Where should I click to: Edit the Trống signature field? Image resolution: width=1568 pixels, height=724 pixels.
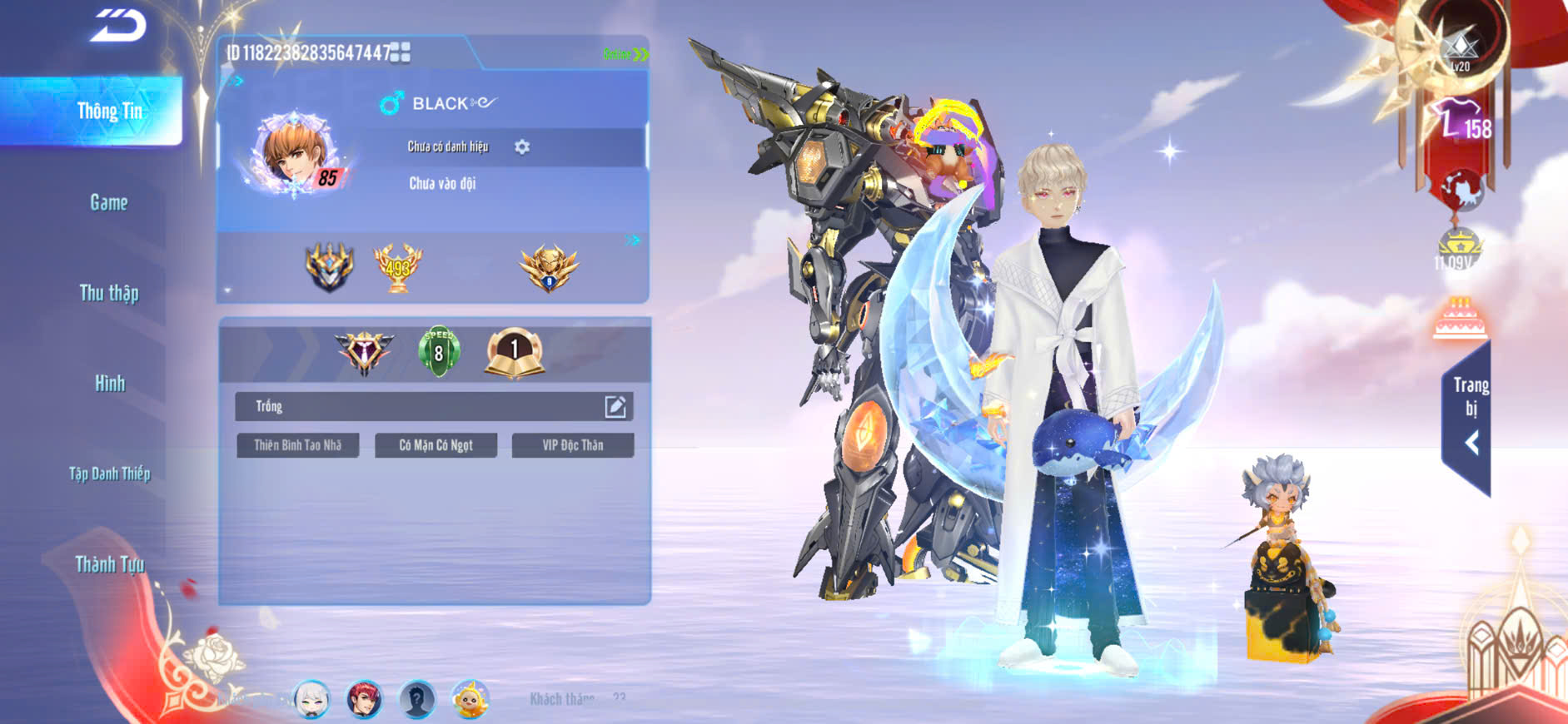pos(615,406)
